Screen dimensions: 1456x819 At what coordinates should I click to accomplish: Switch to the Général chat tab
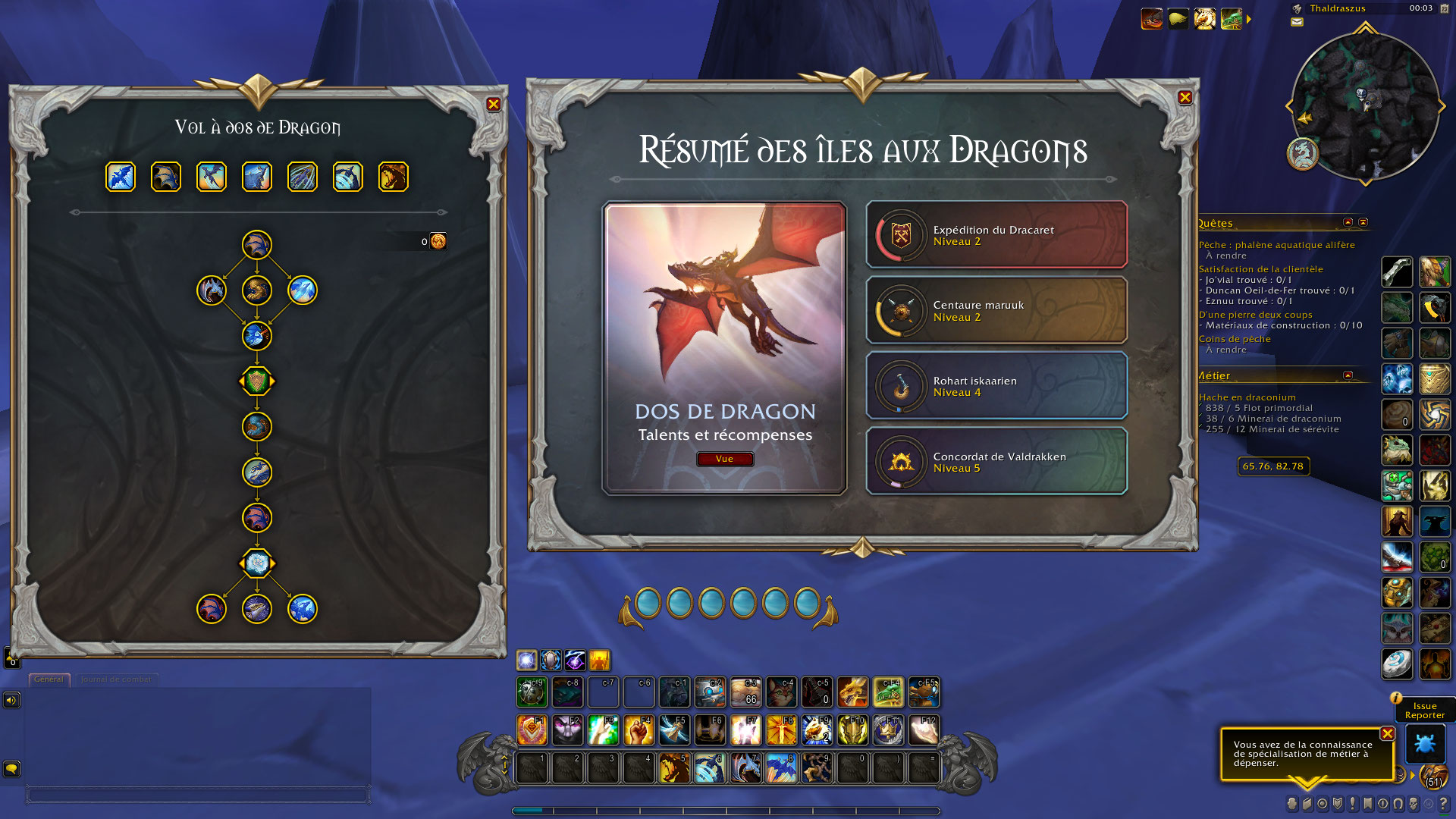[x=49, y=679]
